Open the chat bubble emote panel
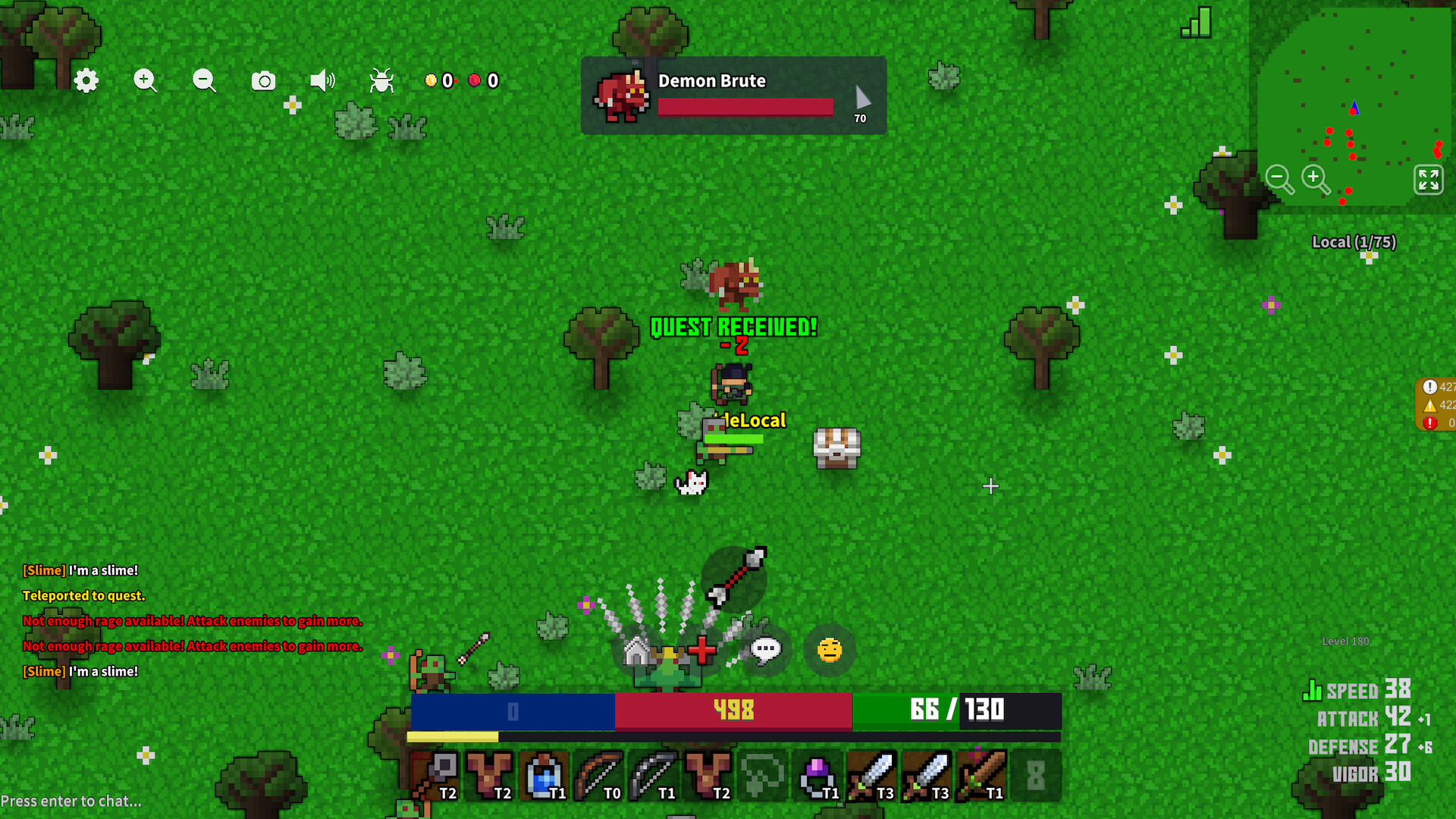This screenshot has width=1456, height=819. pos(766,649)
